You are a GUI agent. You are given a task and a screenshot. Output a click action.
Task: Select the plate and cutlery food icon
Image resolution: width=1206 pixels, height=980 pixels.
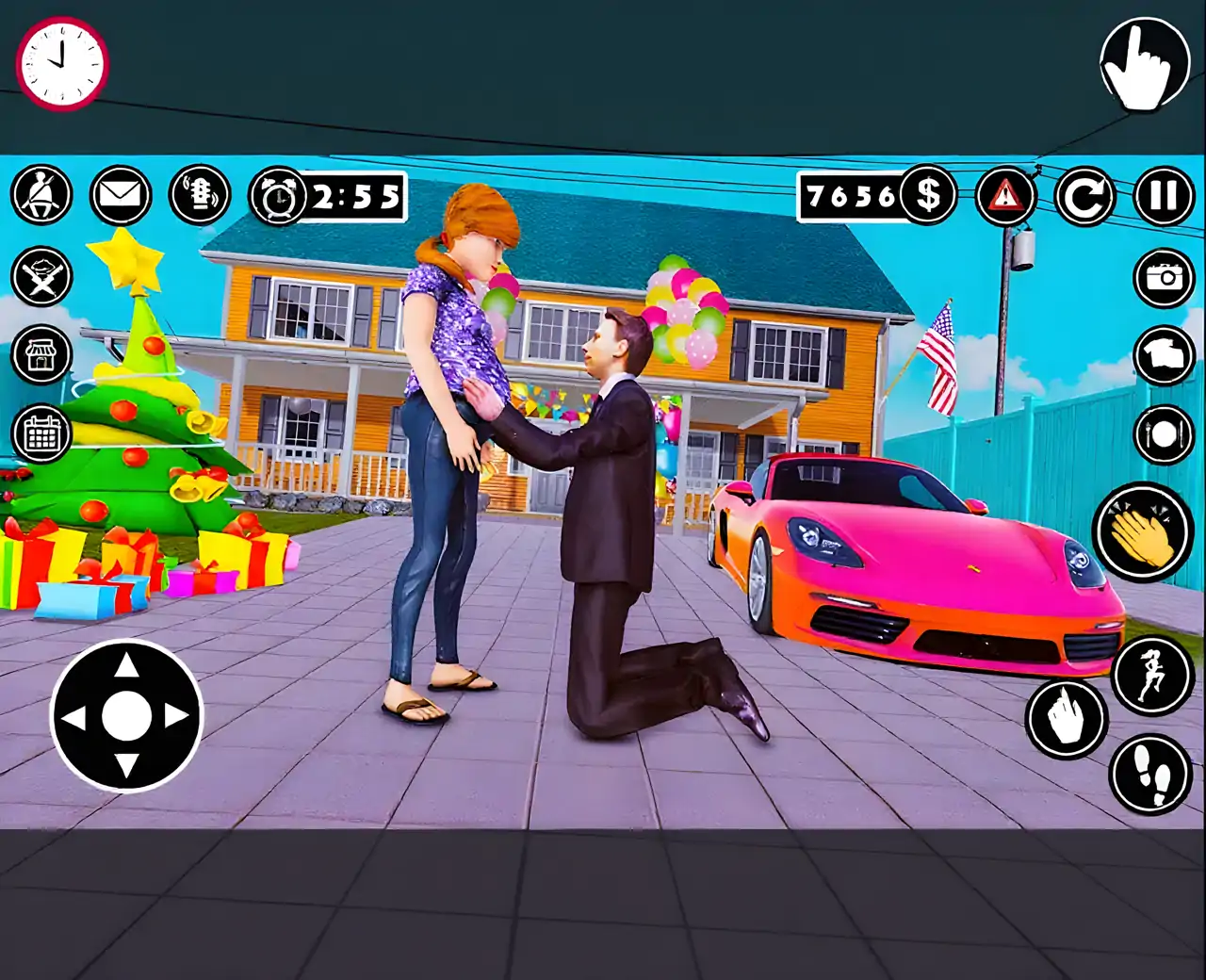(1164, 434)
